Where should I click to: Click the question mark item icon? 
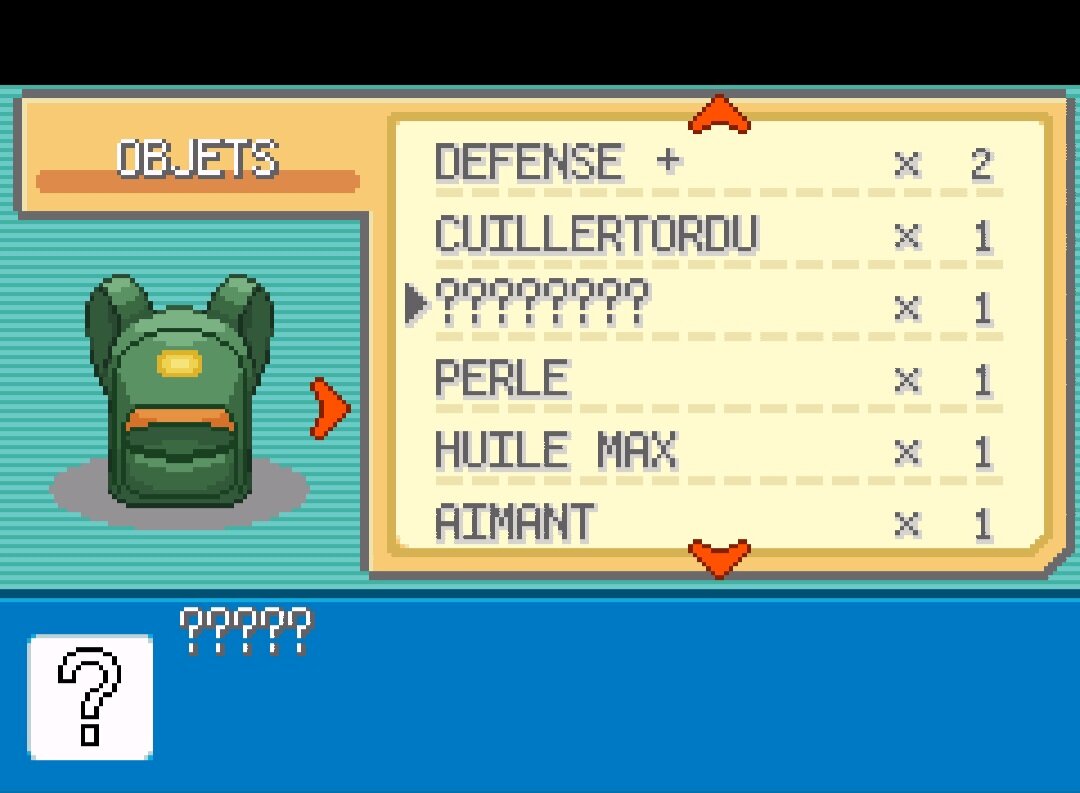(90, 697)
